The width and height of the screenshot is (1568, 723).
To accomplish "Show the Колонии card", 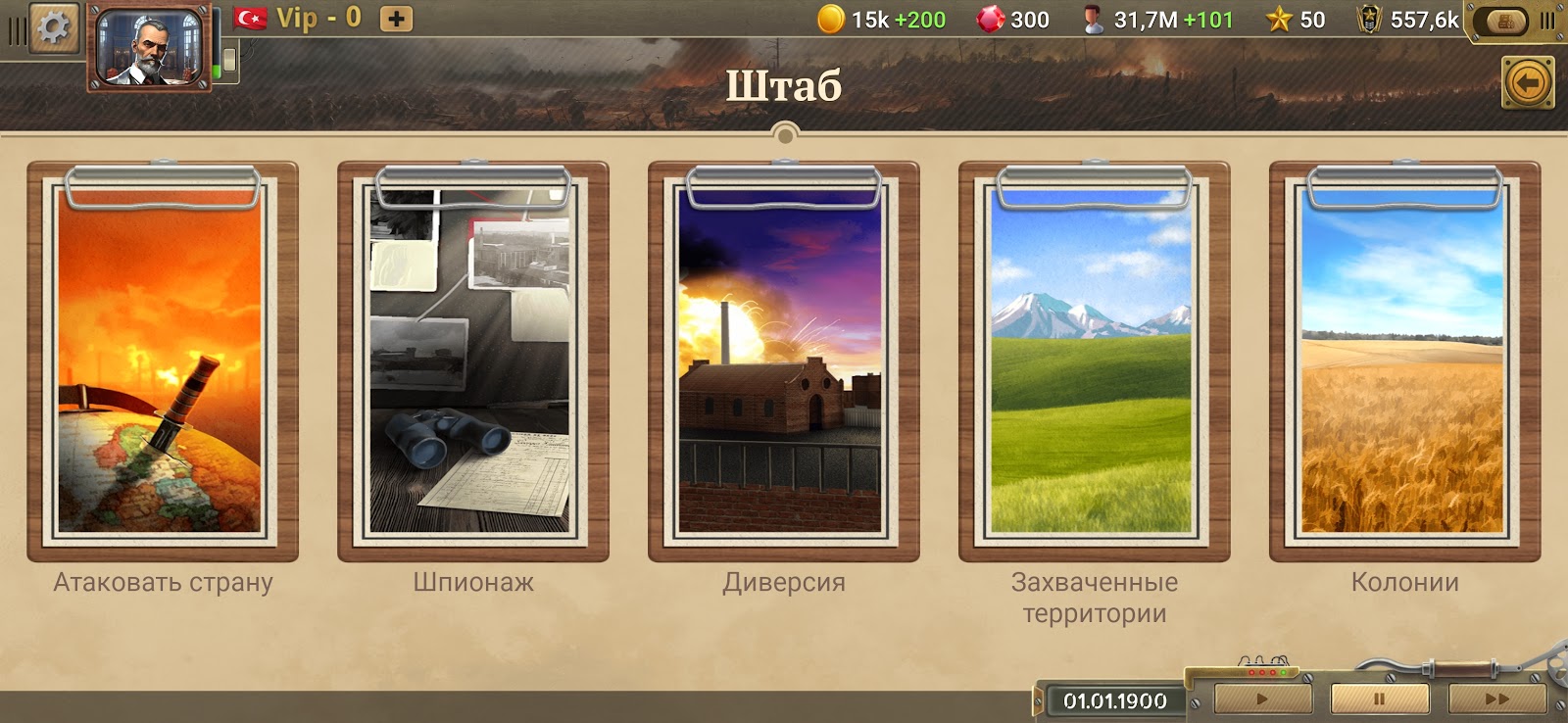I will point(1404,362).
